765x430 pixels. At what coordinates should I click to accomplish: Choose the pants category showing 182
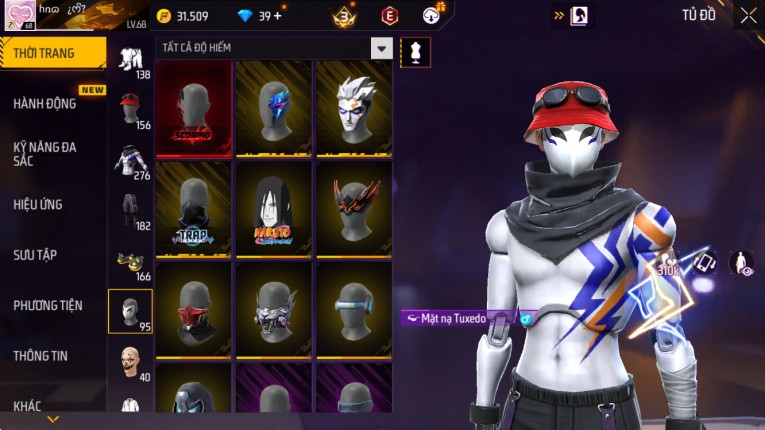point(130,211)
